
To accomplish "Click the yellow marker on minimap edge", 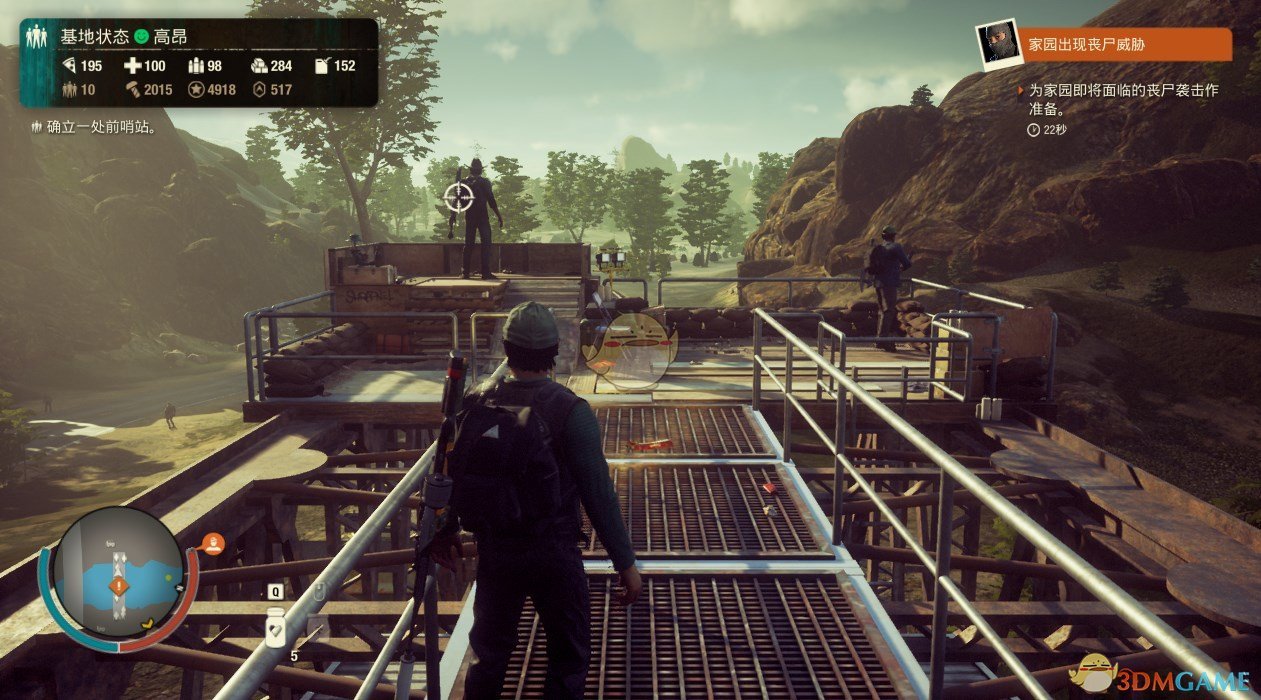I will [148, 623].
